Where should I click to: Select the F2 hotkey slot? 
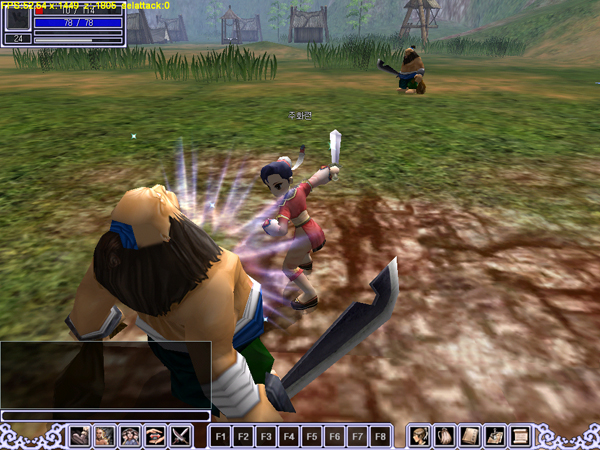243,436
